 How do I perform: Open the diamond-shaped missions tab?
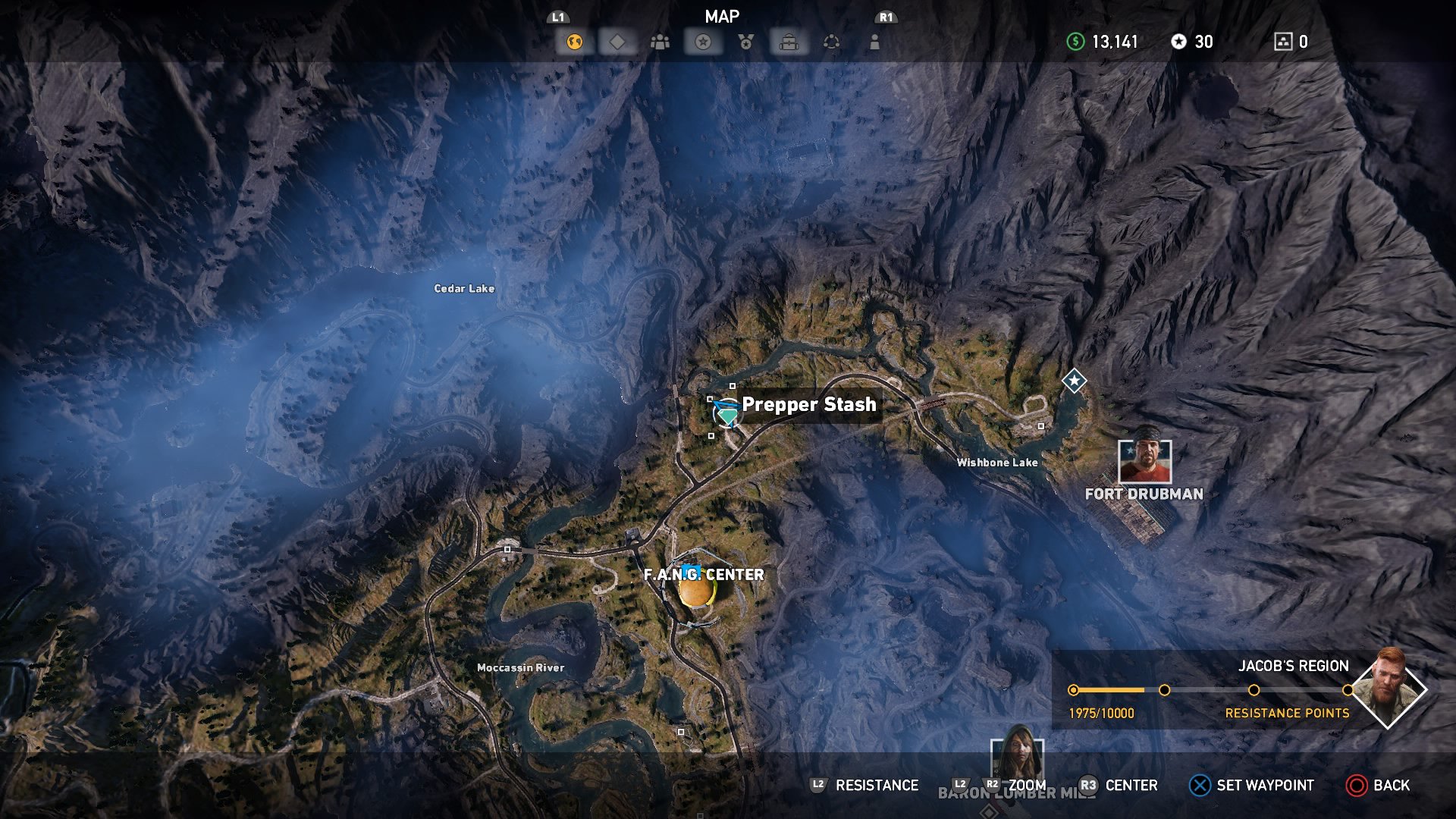[x=617, y=42]
